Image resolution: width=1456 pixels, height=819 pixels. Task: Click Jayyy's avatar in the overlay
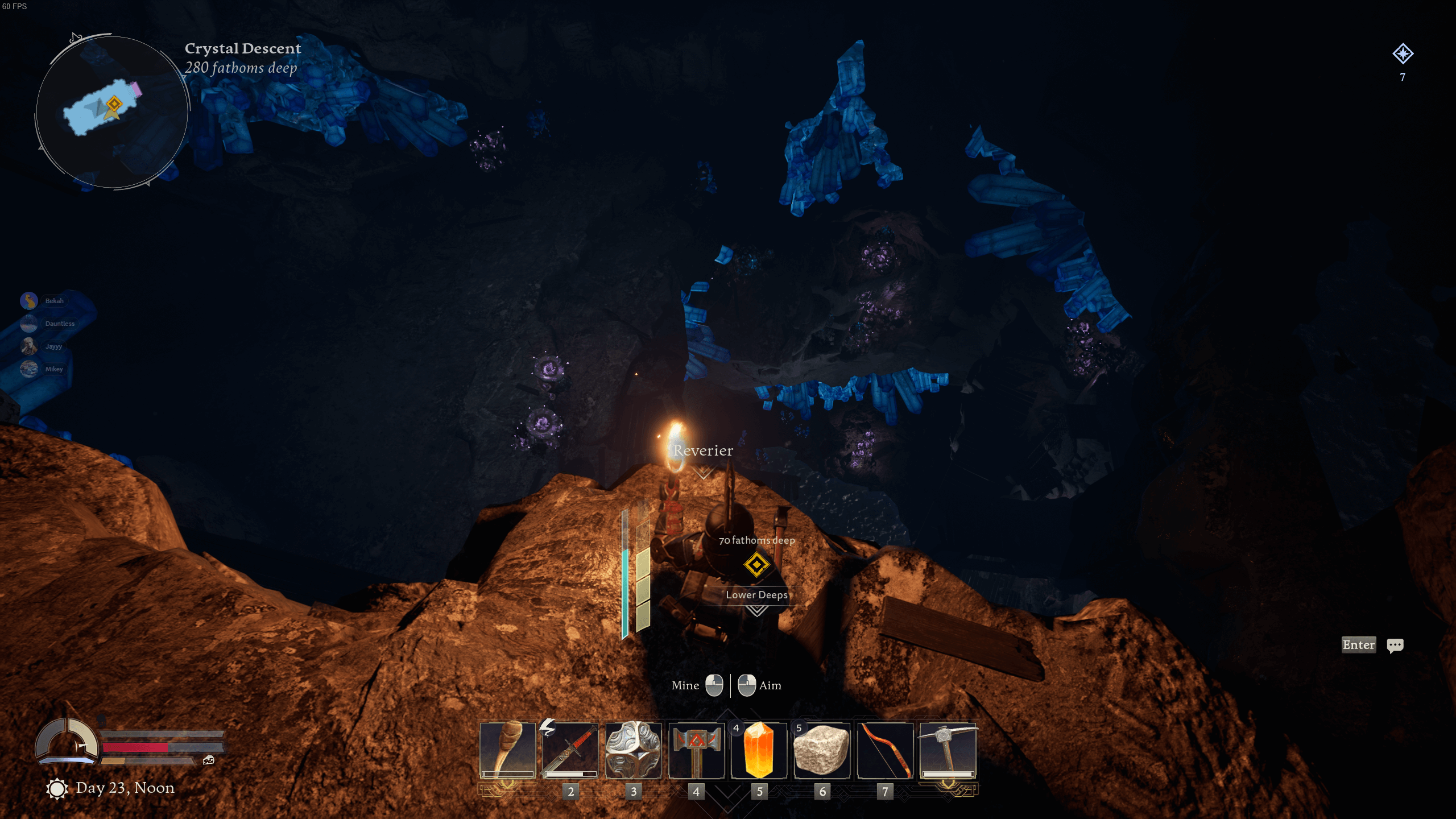click(x=29, y=346)
